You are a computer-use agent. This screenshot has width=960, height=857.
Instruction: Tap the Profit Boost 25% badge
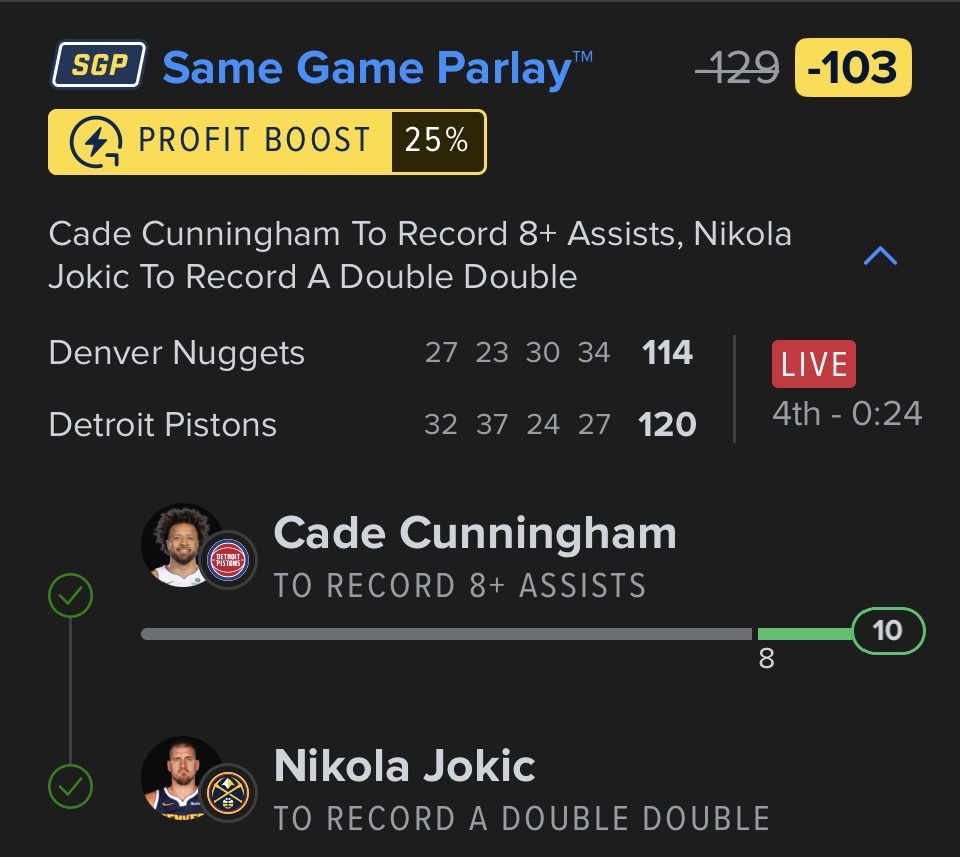coord(267,142)
